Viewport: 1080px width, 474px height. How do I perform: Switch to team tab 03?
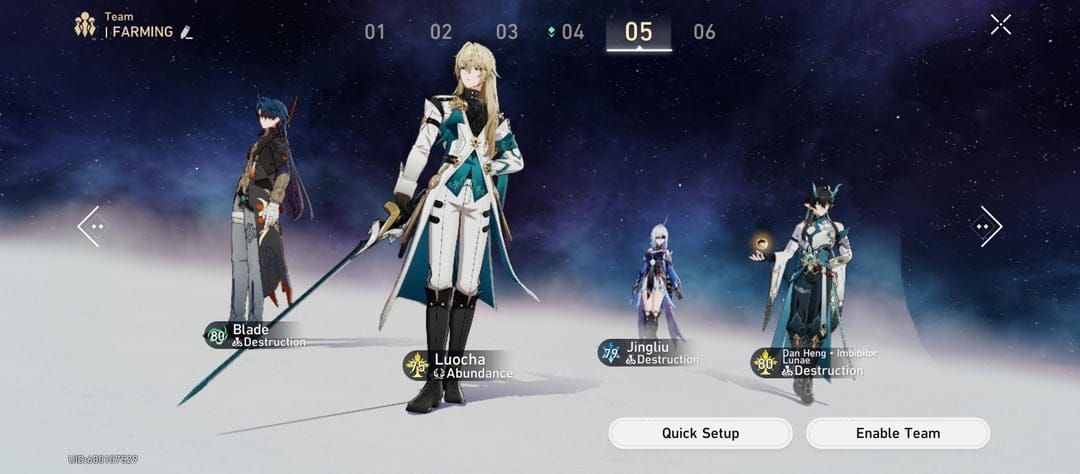coord(507,32)
